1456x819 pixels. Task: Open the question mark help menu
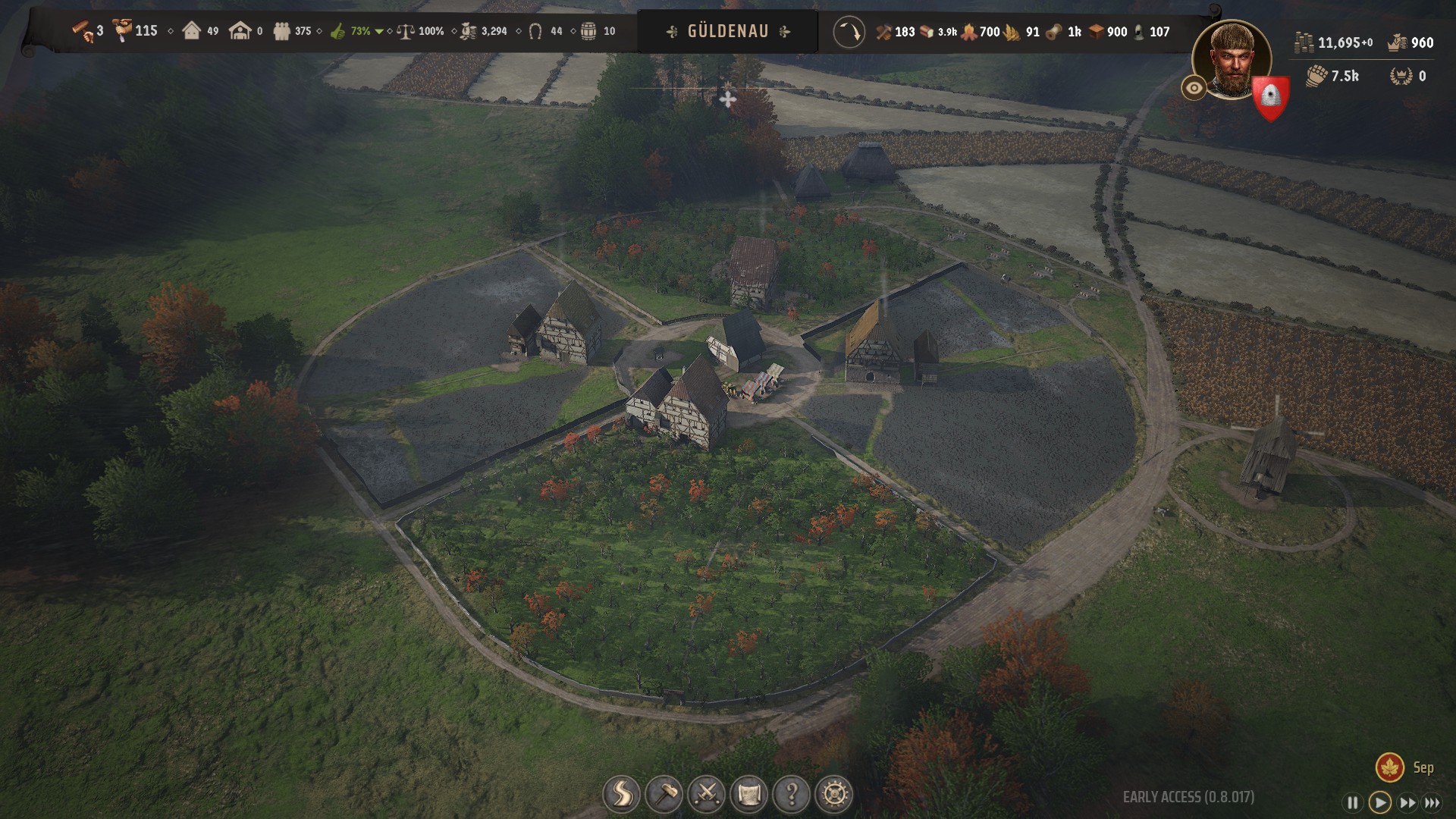pos(792,795)
